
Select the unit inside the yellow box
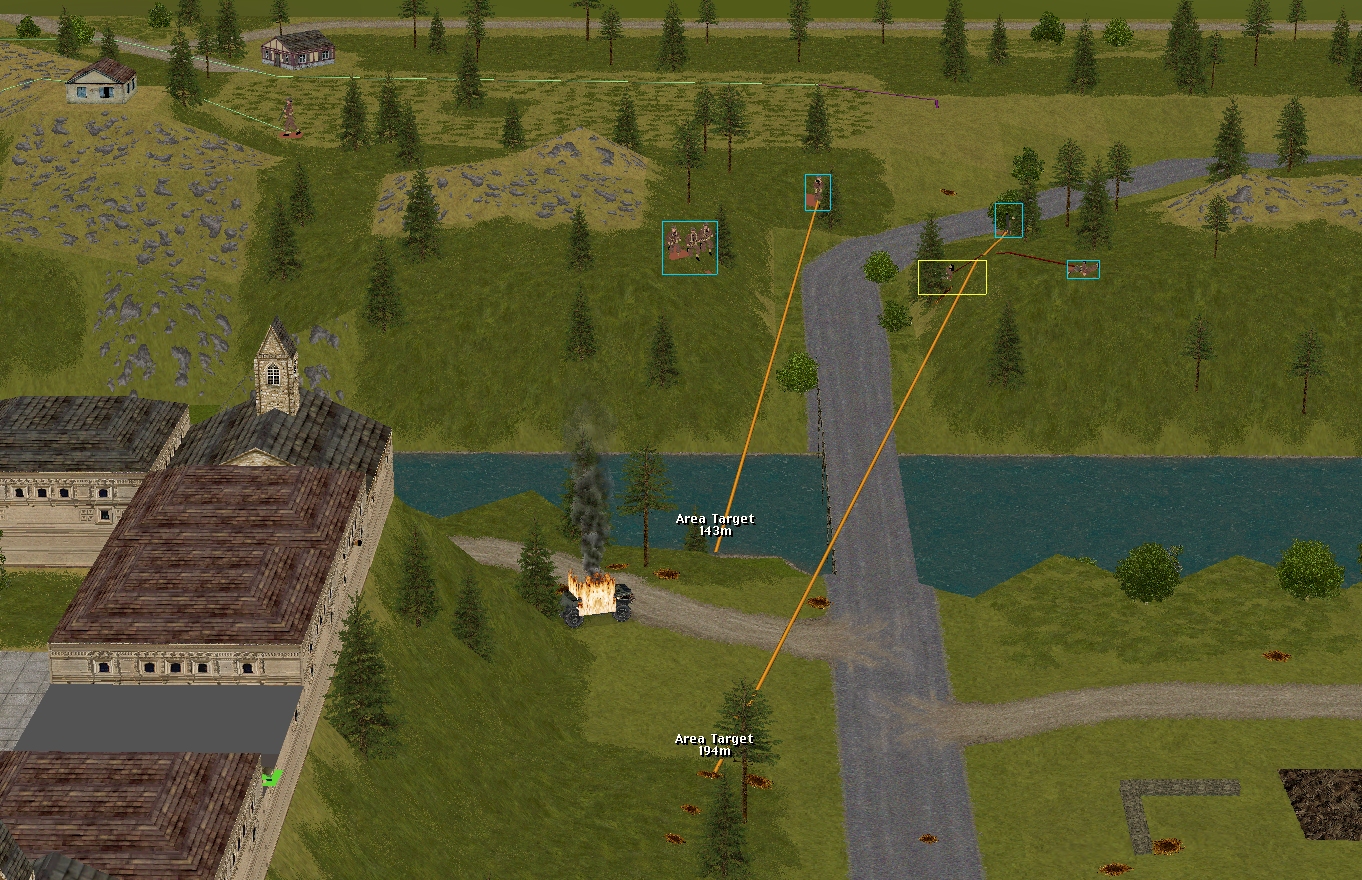coord(951,277)
